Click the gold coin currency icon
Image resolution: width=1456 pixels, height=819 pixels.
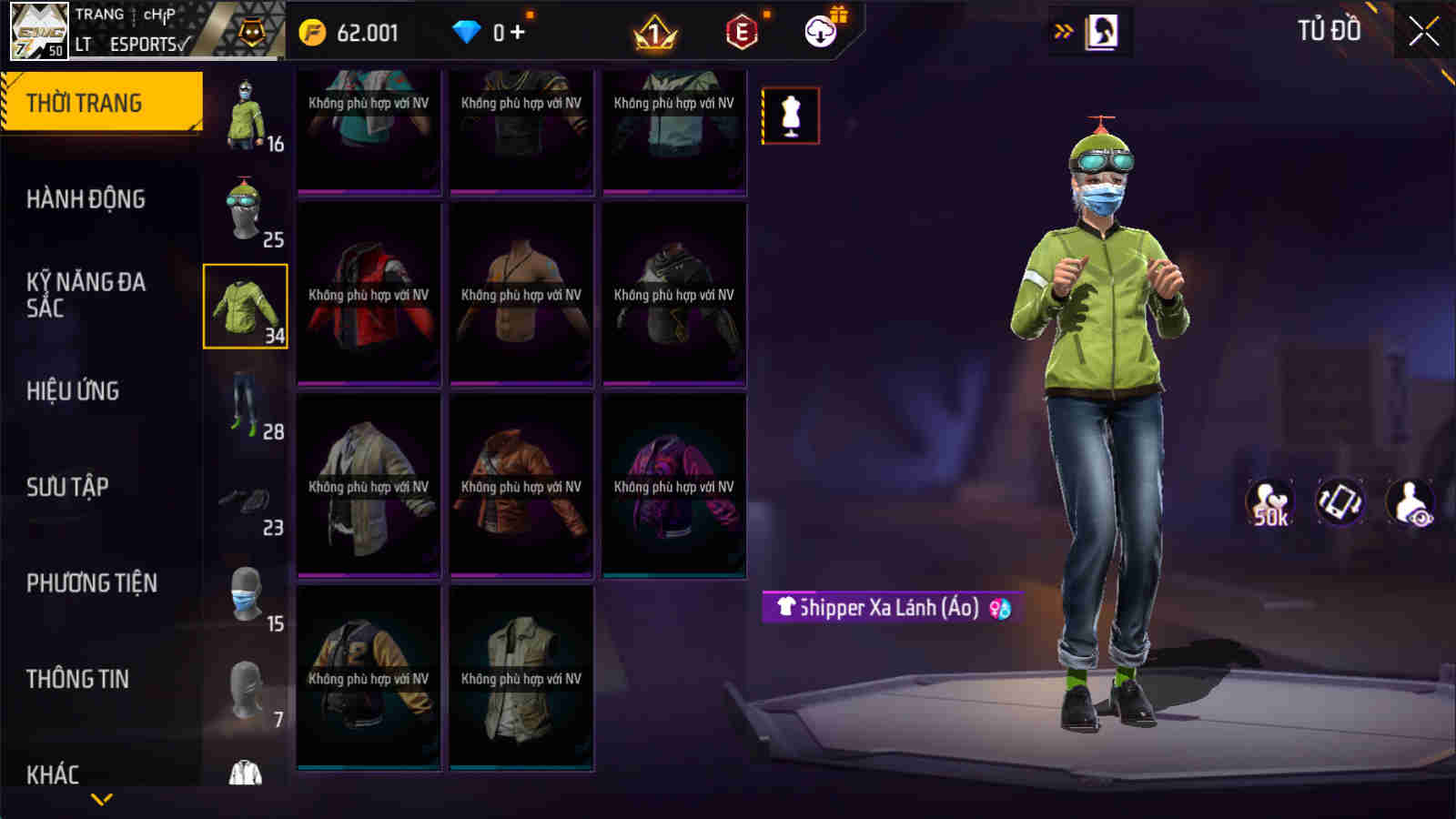click(x=314, y=30)
